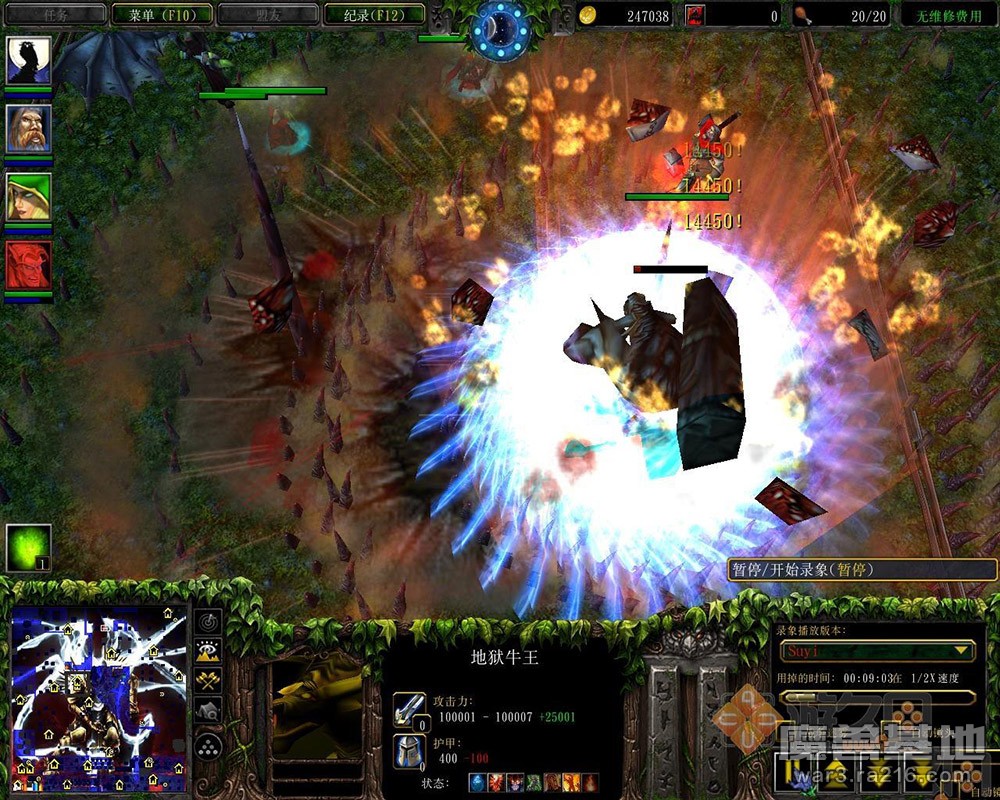Screen dimensions: 1000x800
Task: Click the 攻击力 sword attack icon
Action: click(409, 709)
